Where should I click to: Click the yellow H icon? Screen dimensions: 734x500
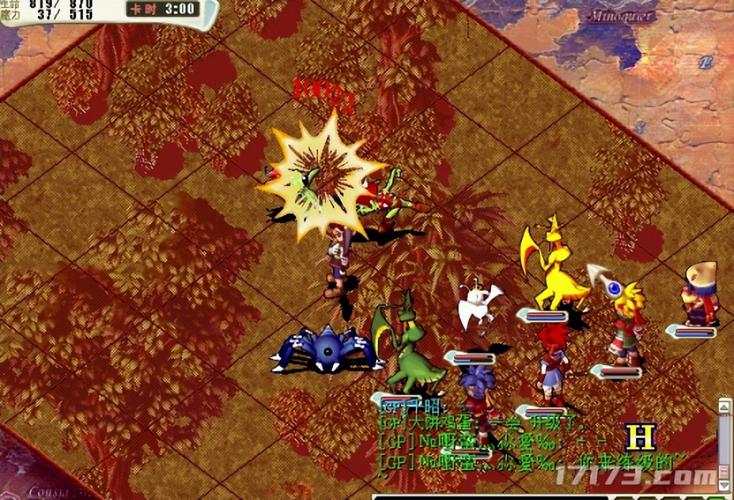(640, 437)
